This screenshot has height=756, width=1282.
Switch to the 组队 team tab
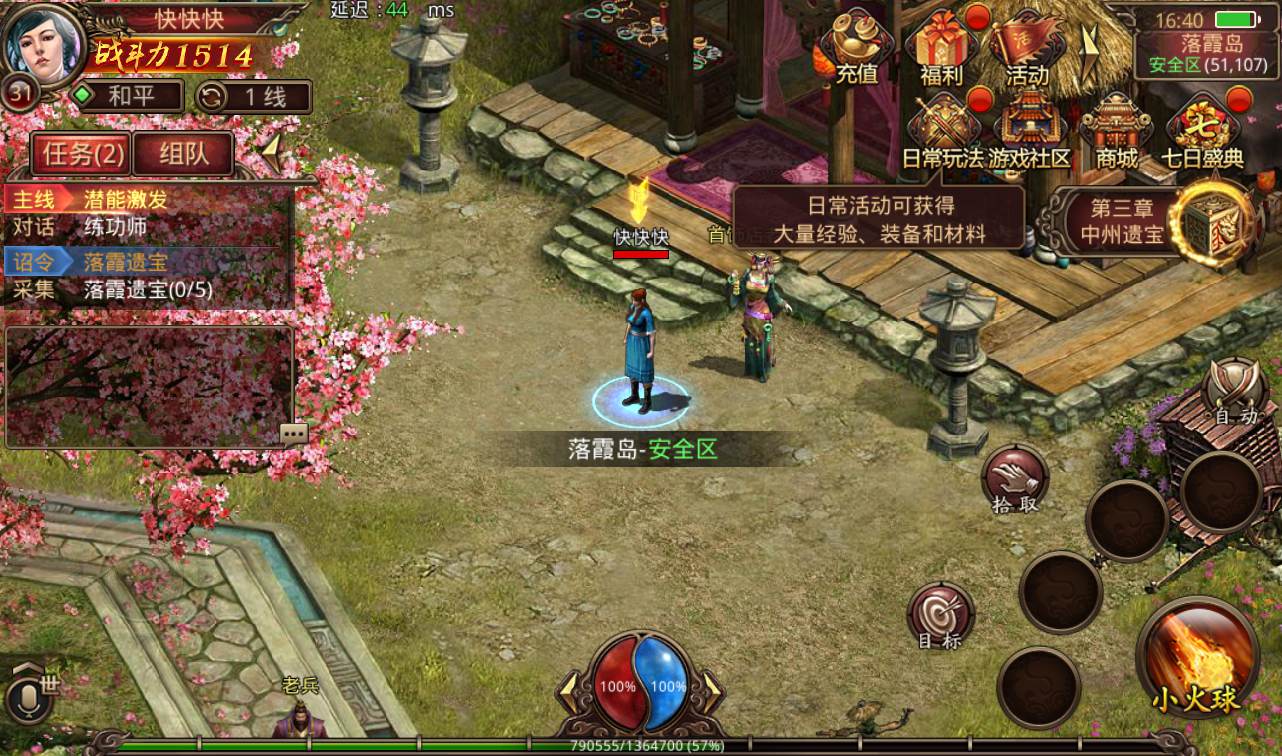pos(182,154)
